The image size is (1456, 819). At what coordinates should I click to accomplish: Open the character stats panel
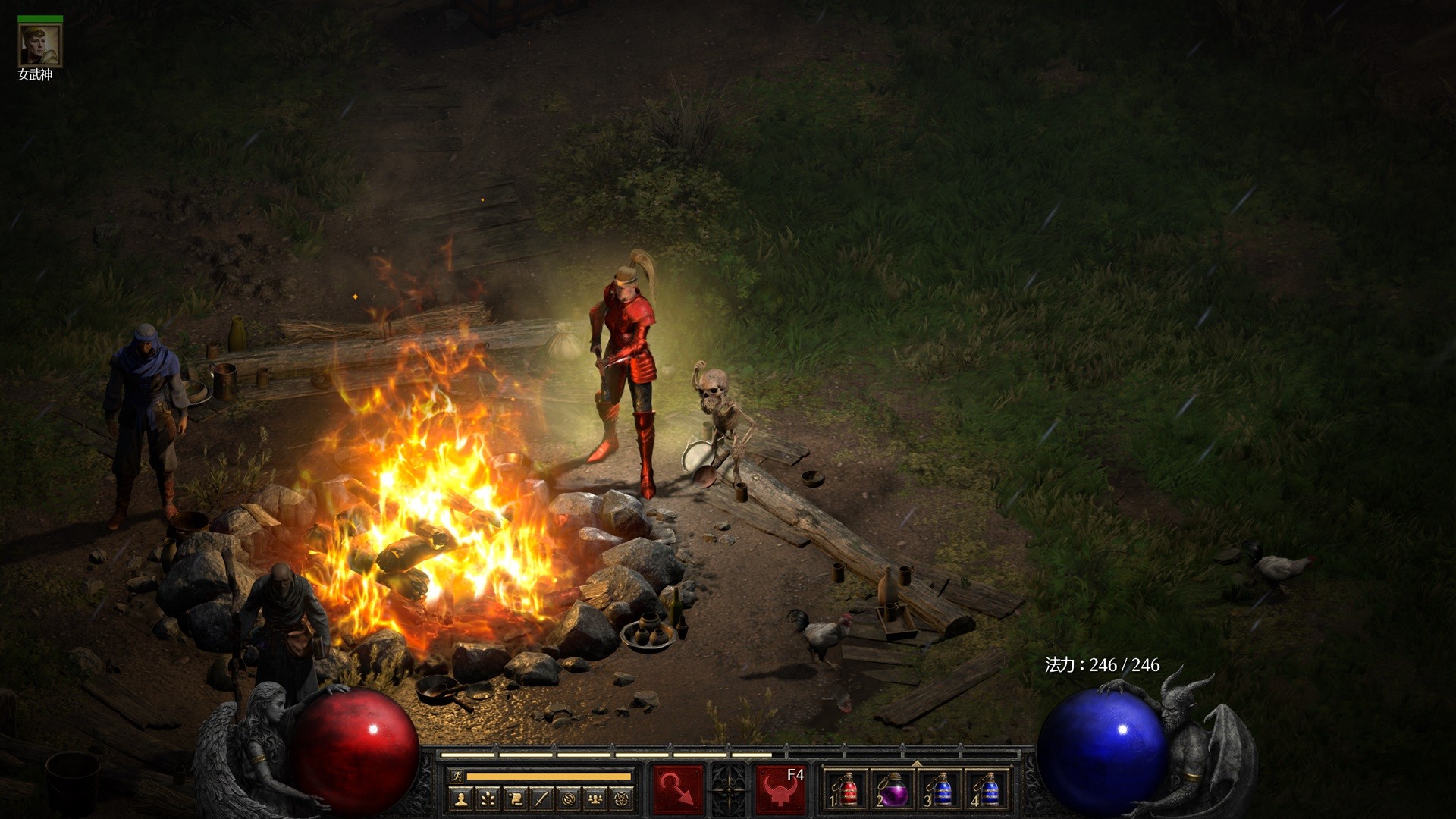coord(461,799)
